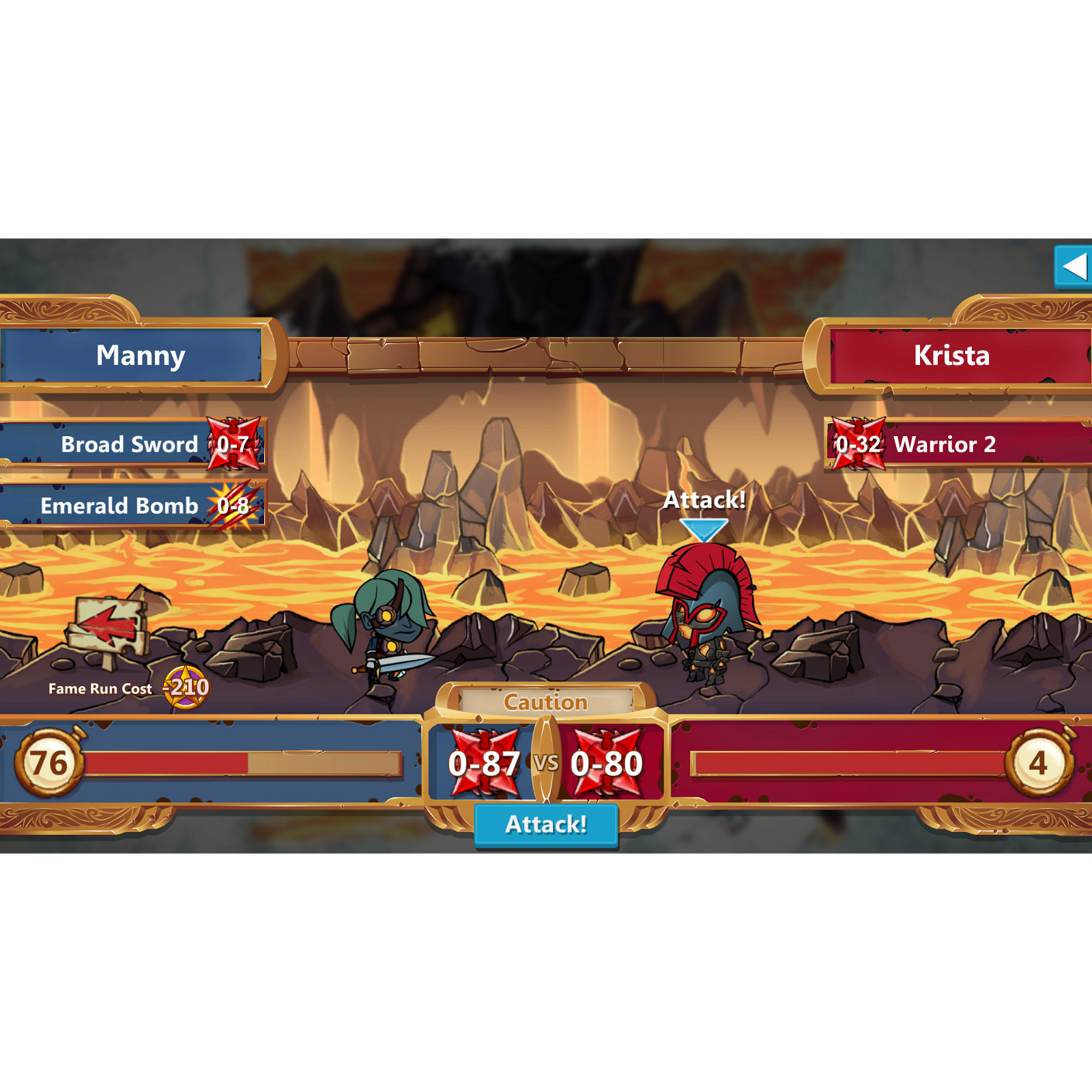Enable the Broad Sword 0-7 loadout slot
This screenshot has height=1092, width=1092.
[130, 444]
